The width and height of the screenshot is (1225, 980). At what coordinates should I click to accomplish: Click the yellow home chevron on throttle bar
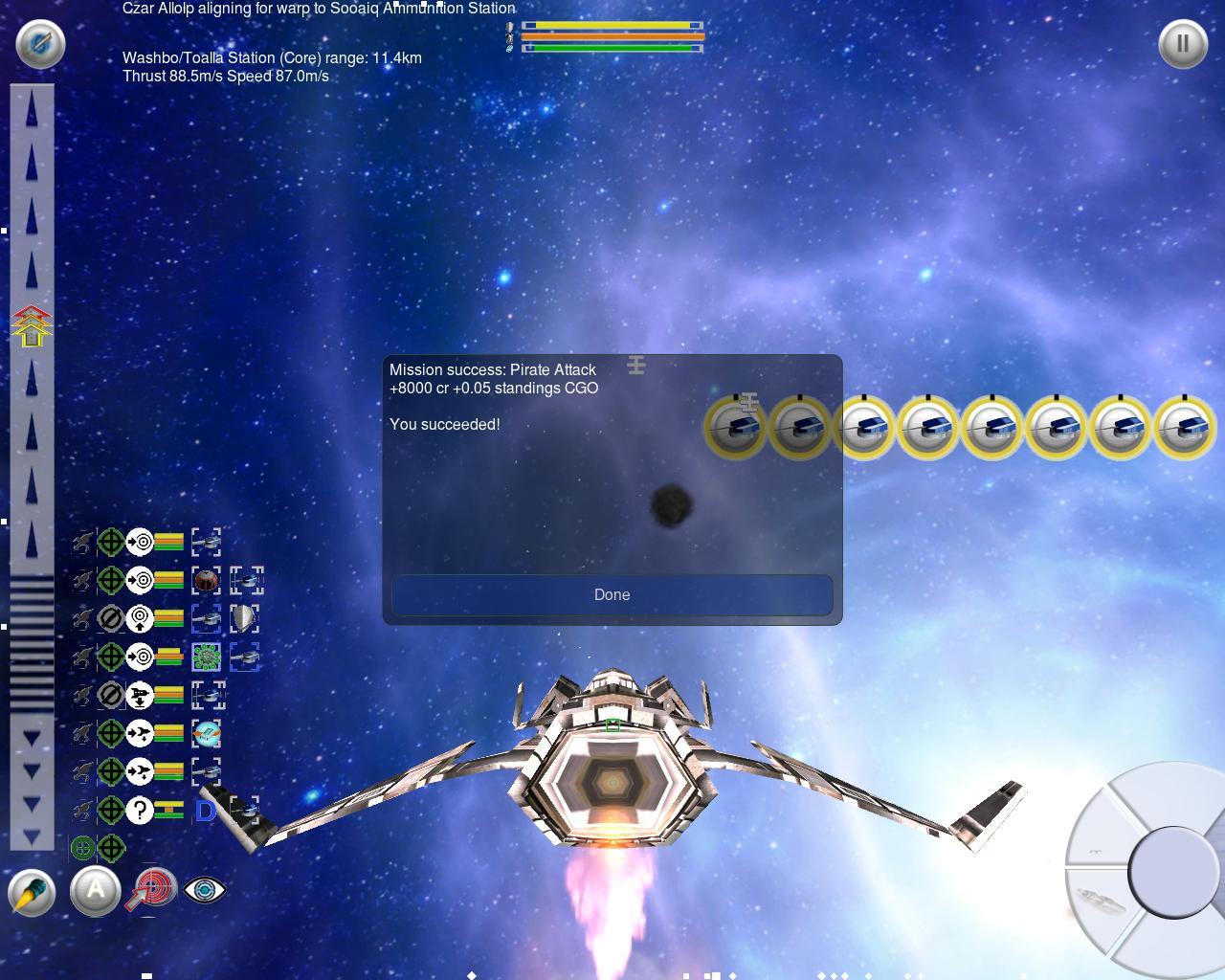[32, 326]
